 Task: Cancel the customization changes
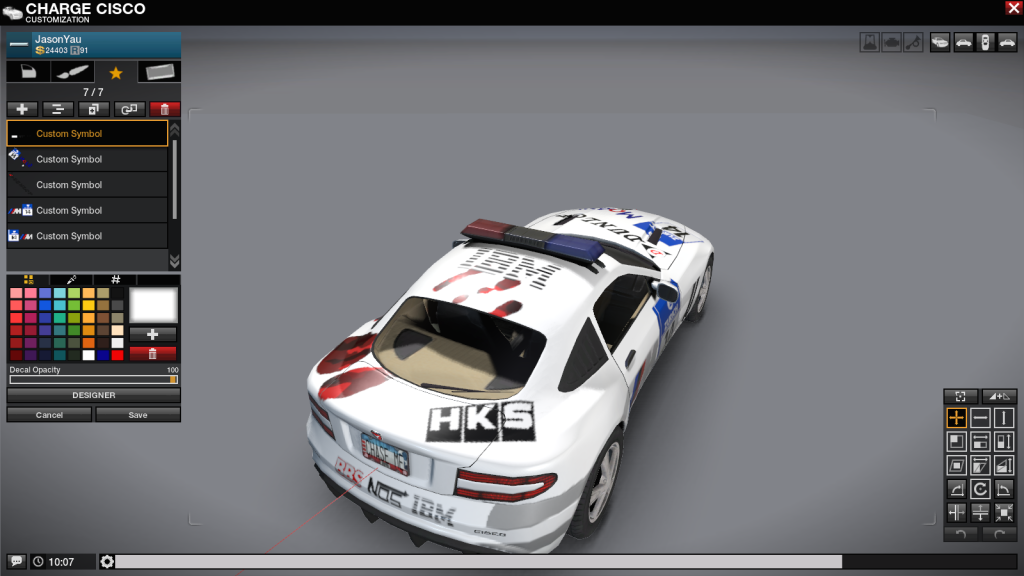coord(49,414)
